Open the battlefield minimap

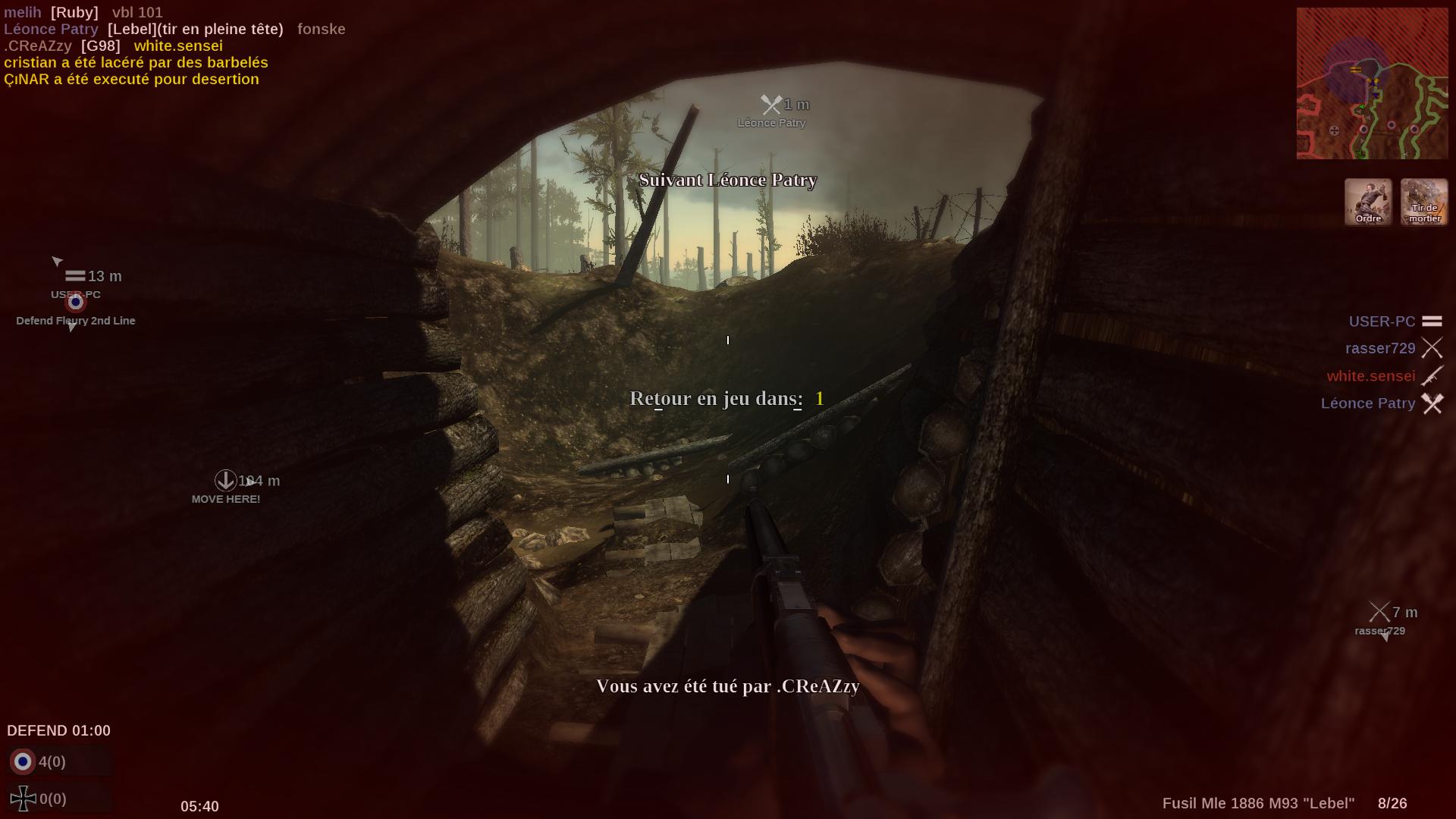coord(1371,83)
